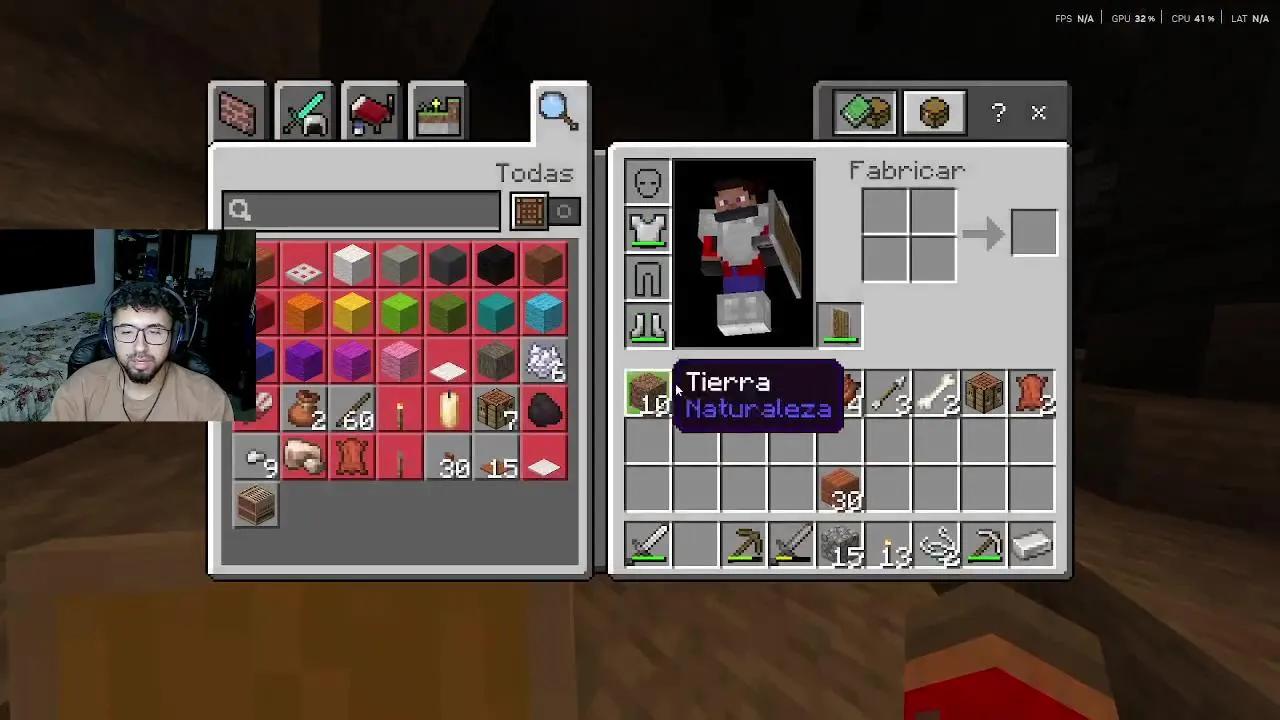
Task: Click the bone item in the top inventory row
Action: [x=936, y=394]
